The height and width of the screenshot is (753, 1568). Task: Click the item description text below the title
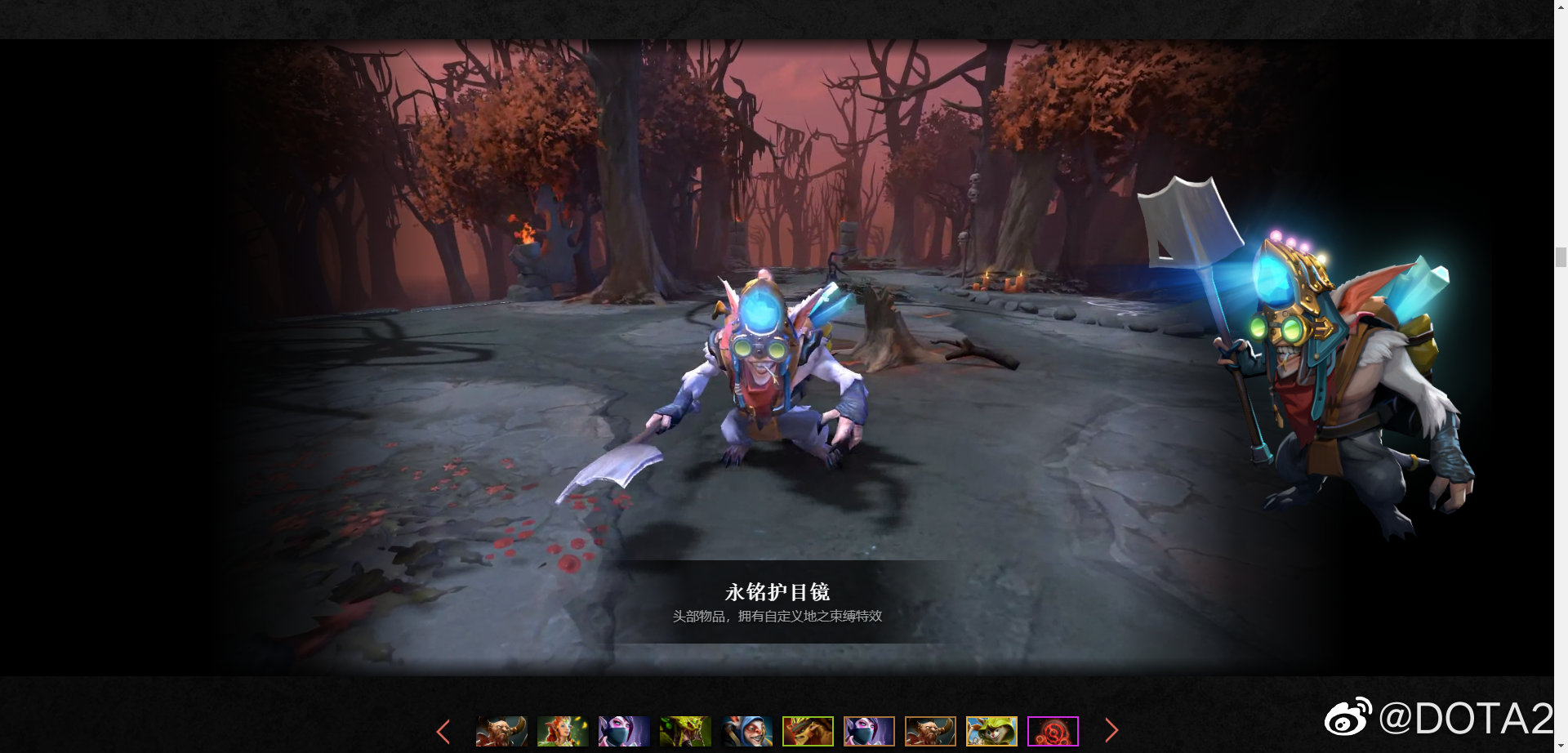pyautogui.click(x=777, y=618)
